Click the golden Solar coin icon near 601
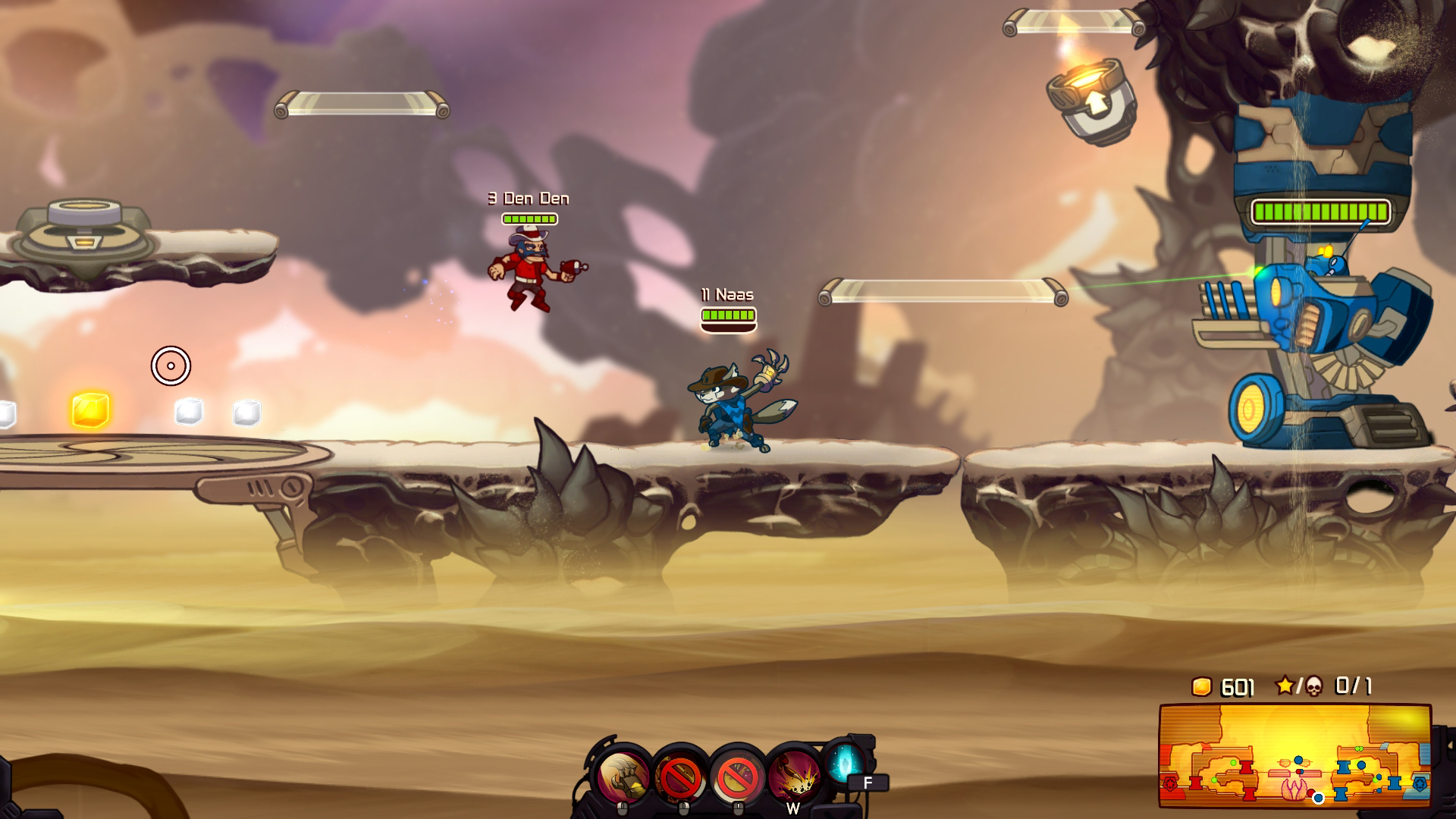The height and width of the screenshot is (819, 1456). tap(1201, 685)
